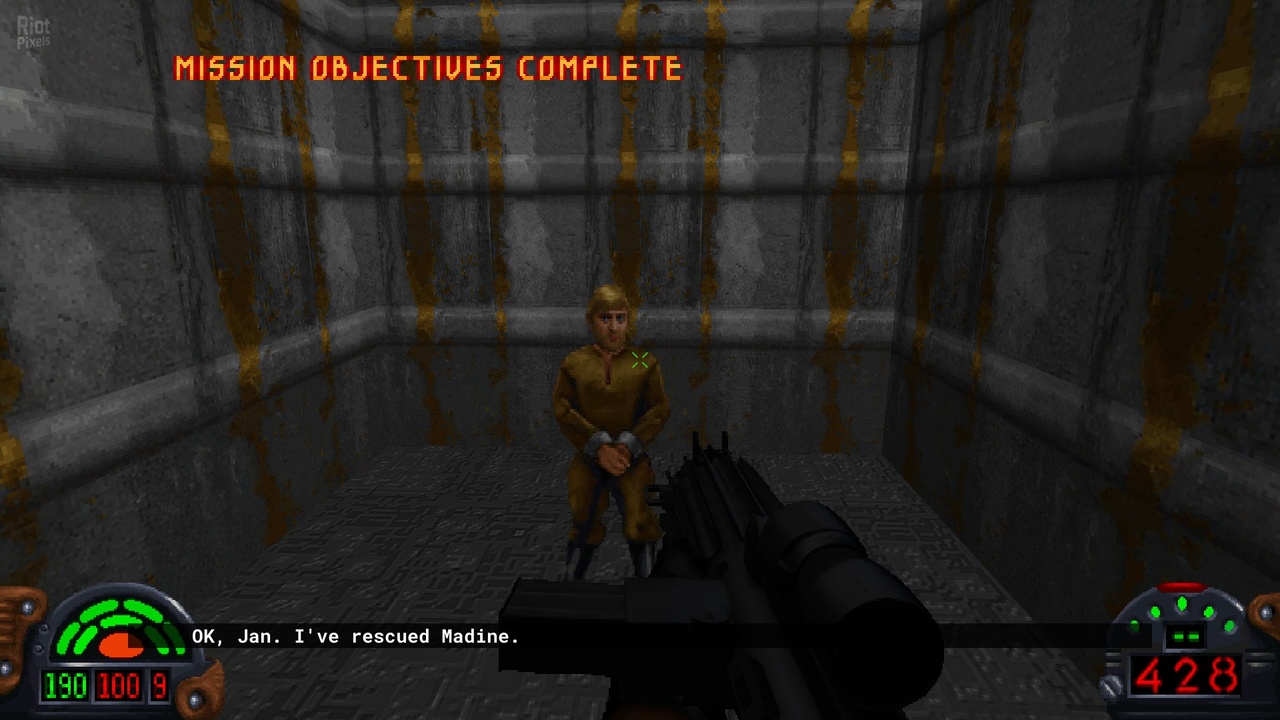Expand the right HUD gauge panel

pyautogui.click(x=1183, y=645)
